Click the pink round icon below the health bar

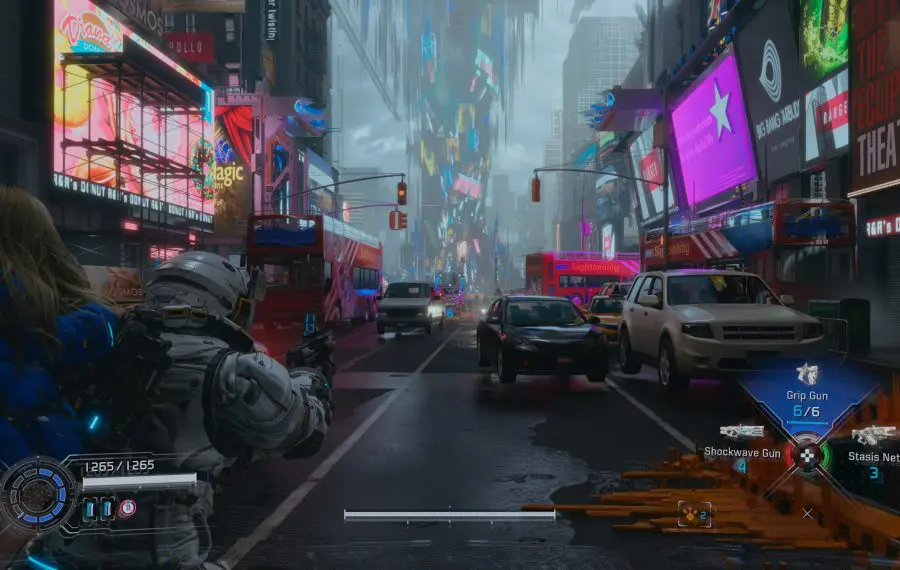click(127, 508)
